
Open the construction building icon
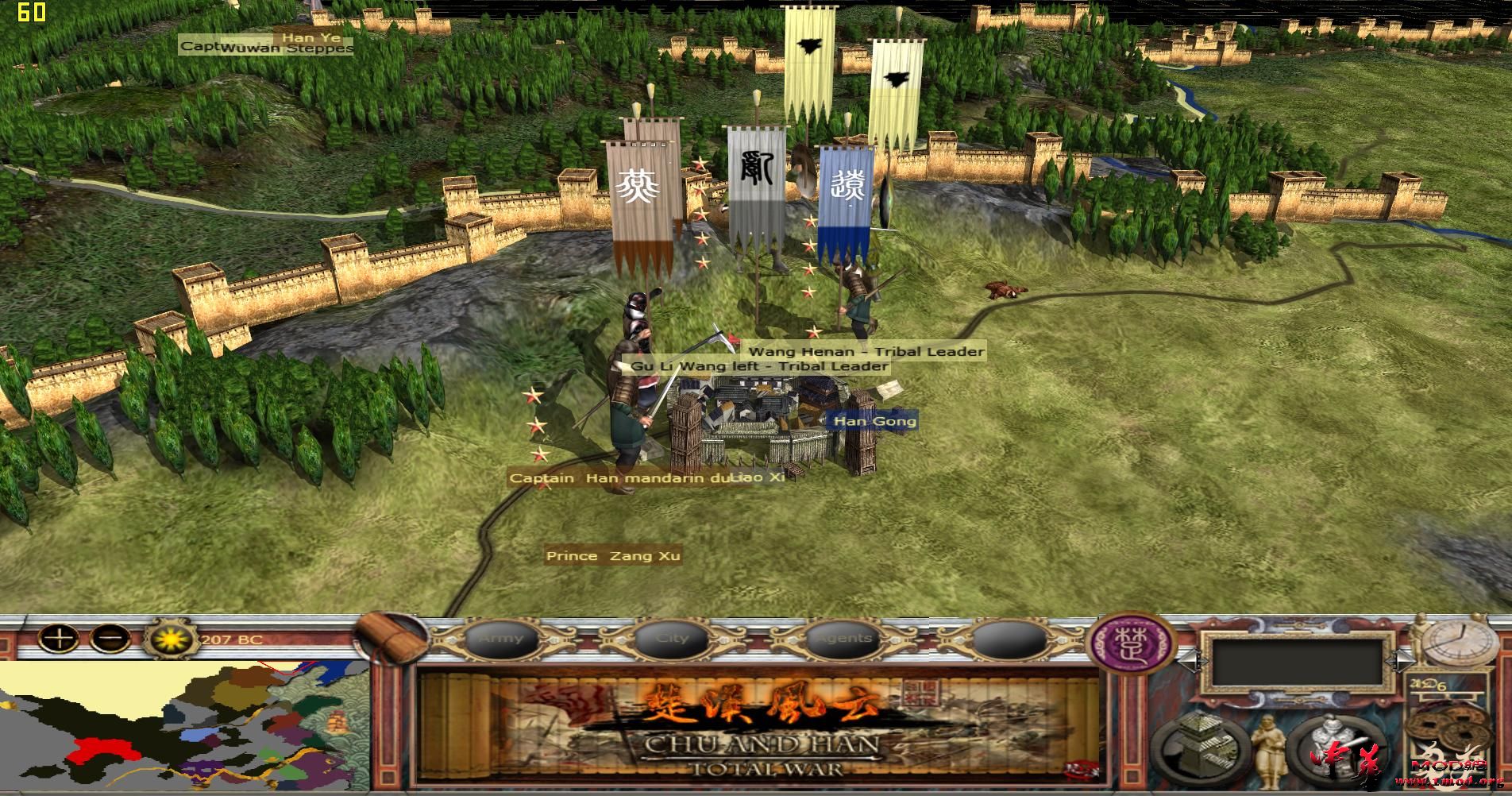tap(1199, 748)
